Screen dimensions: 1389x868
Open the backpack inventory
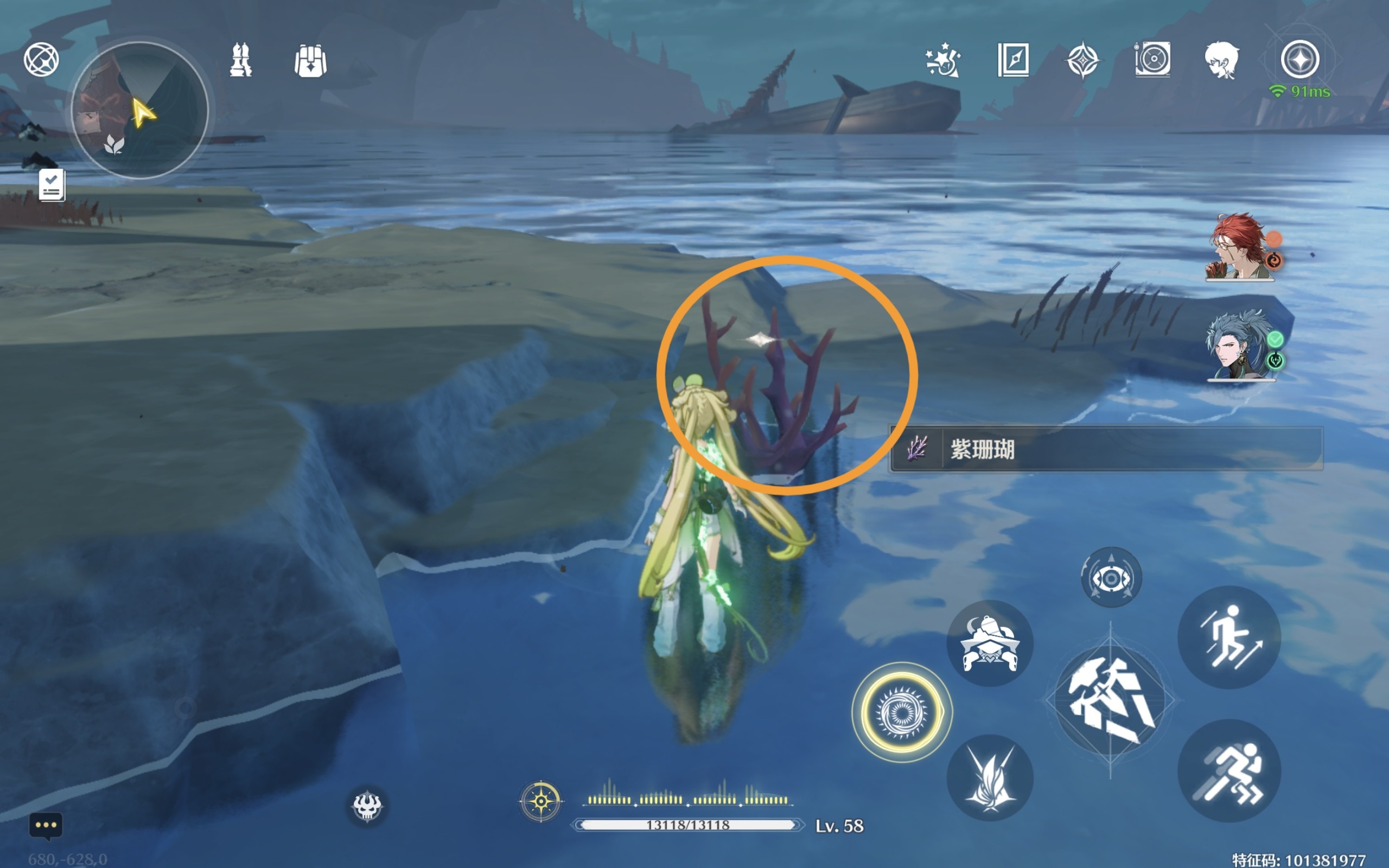click(x=310, y=60)
